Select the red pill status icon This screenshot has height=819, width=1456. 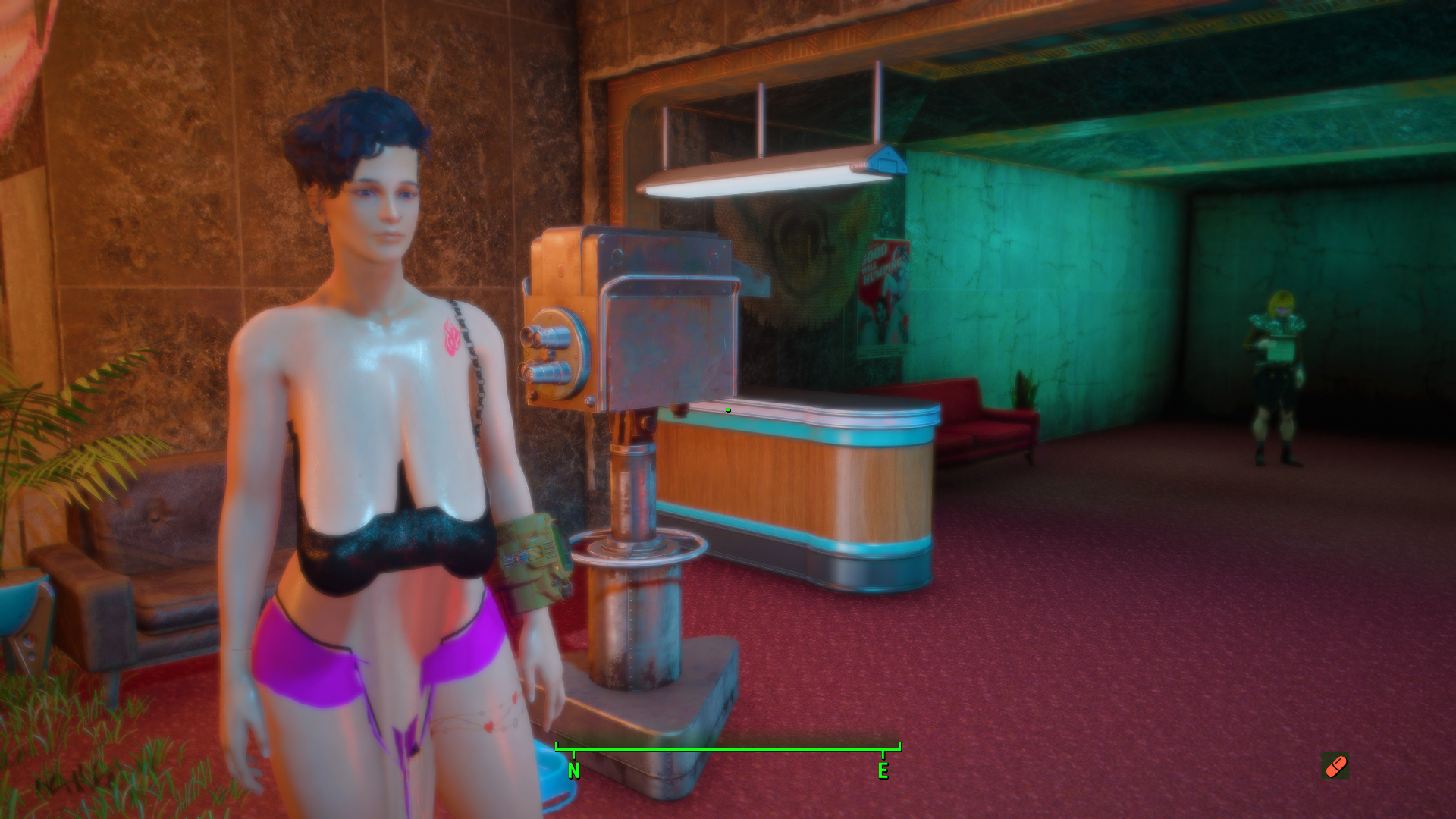tap(1335, 766)
